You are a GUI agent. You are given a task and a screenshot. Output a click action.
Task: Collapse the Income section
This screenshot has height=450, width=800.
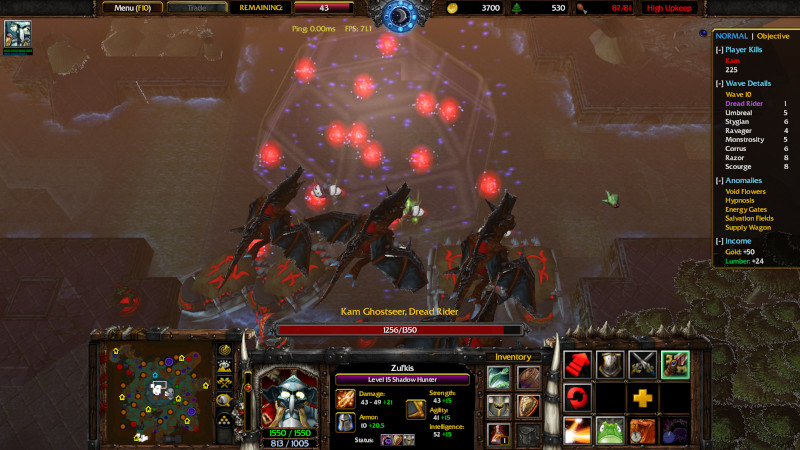click(x=719, y=240)
